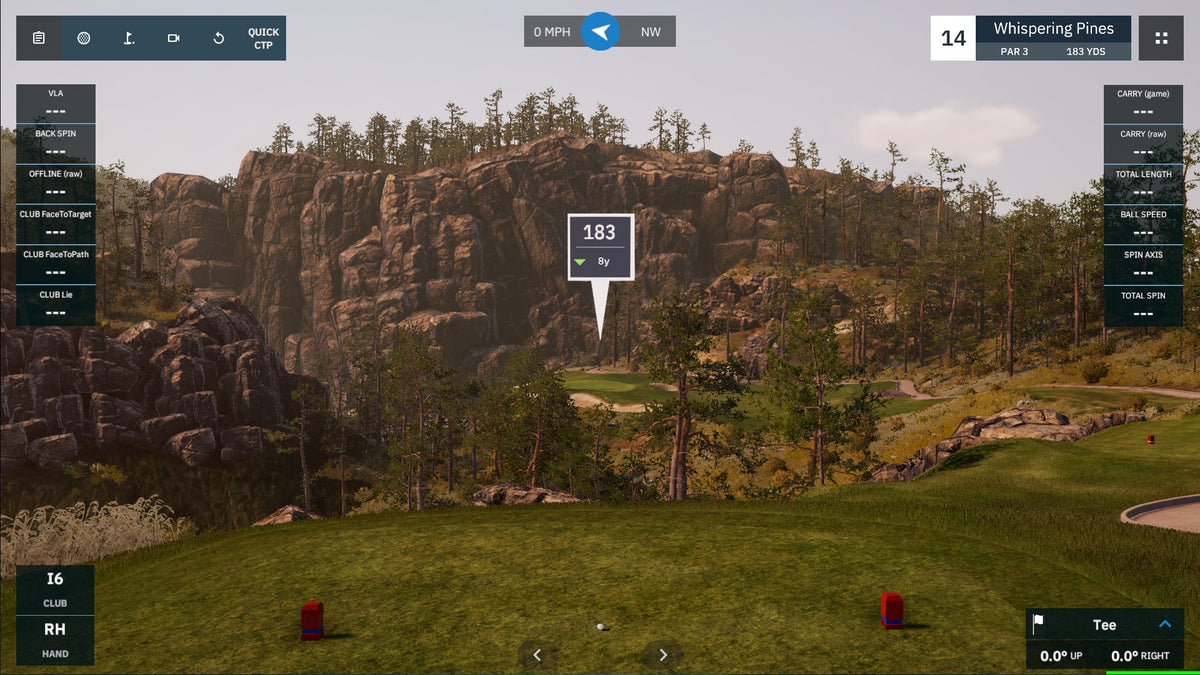Click the blue wind direction arrow

click(600, 32)
